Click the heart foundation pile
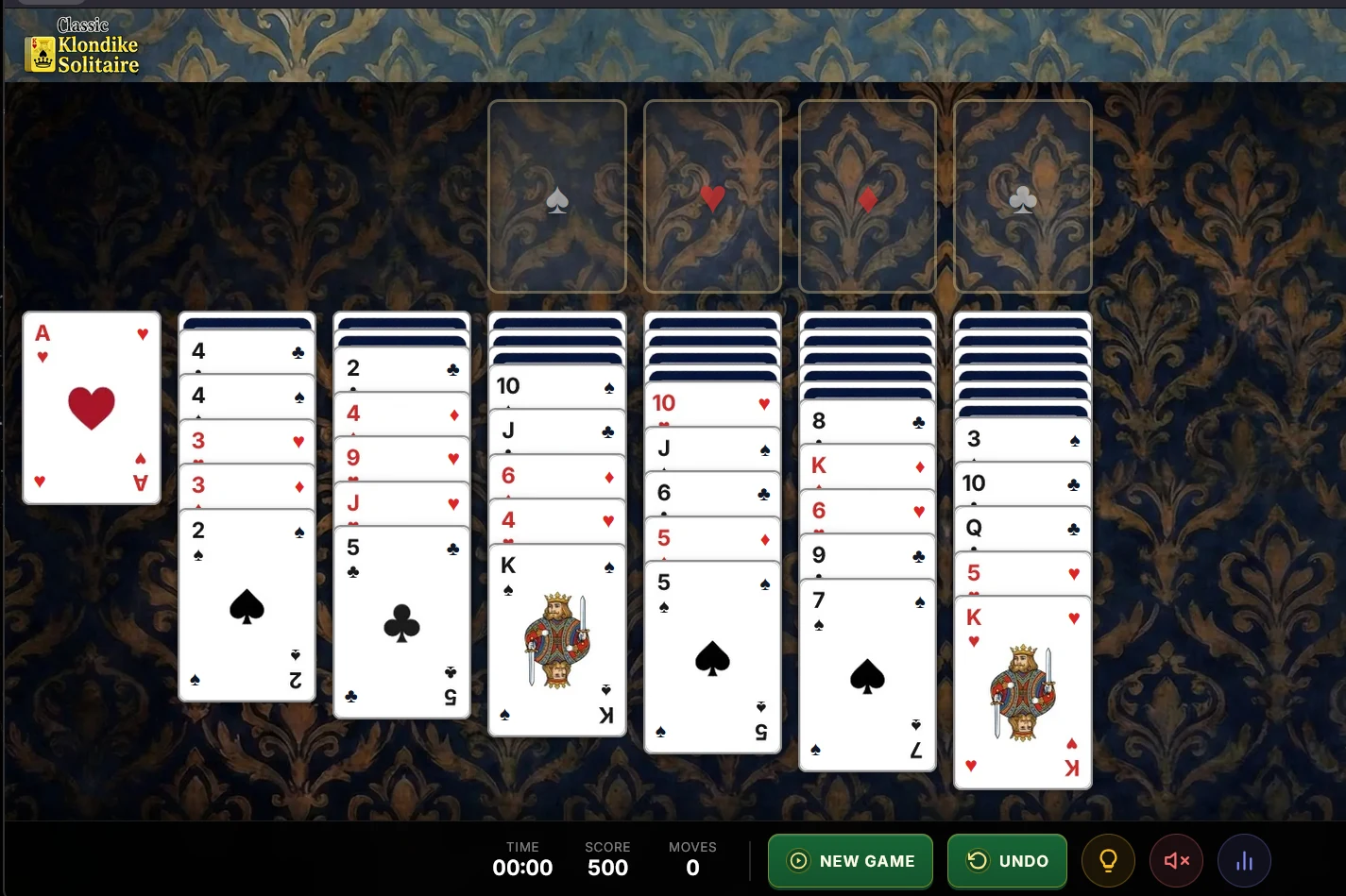 (712, 195)
